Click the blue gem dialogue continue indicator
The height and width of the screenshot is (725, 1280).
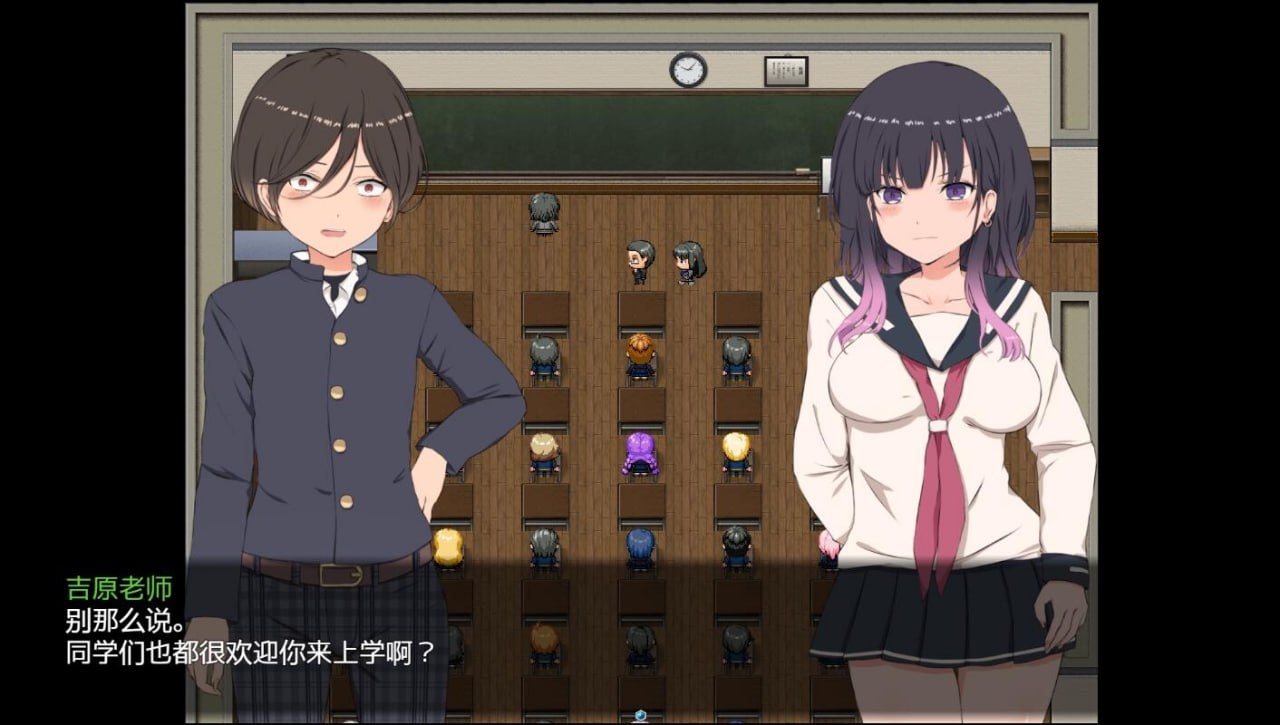641,716
